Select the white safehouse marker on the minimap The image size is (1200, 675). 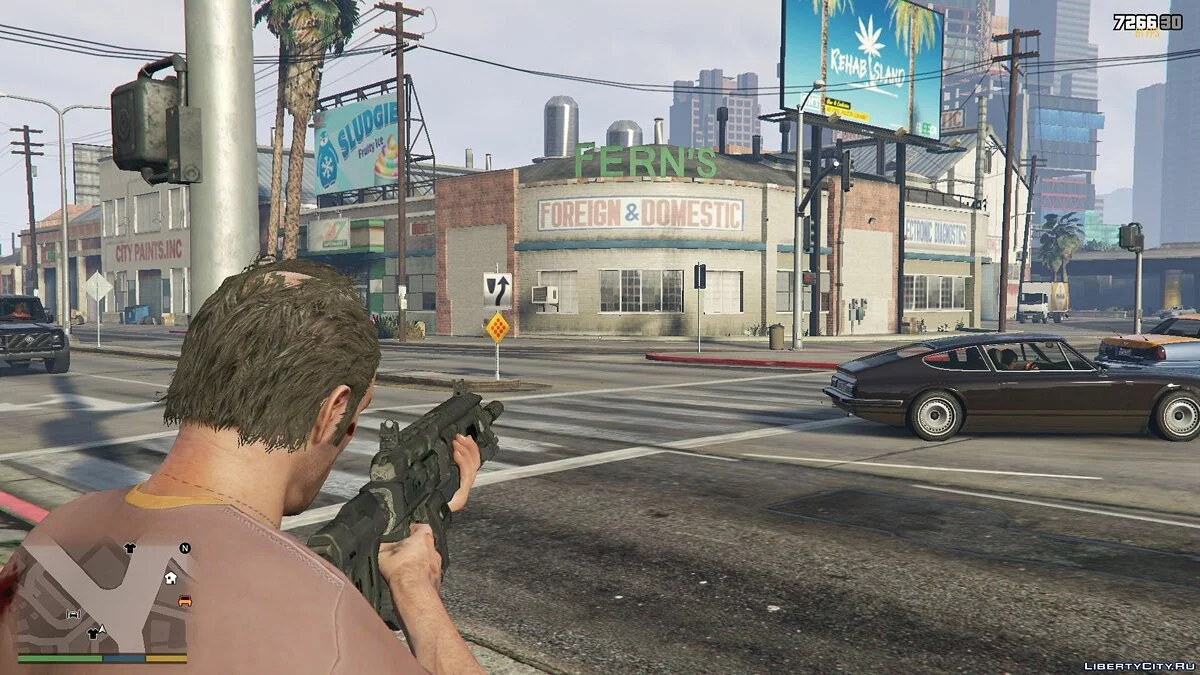(171, 578)
